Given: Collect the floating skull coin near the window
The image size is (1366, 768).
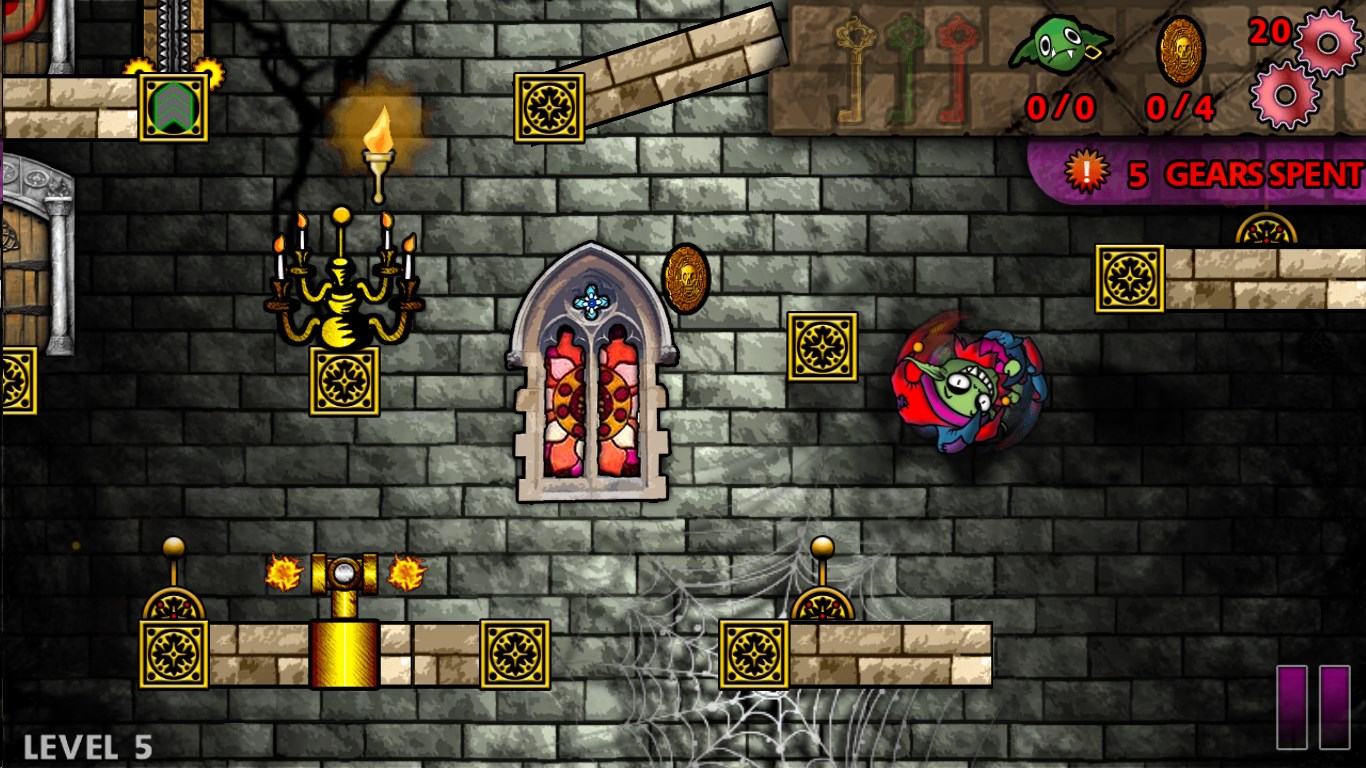Looking at the screenshot, I should [684, 280].
